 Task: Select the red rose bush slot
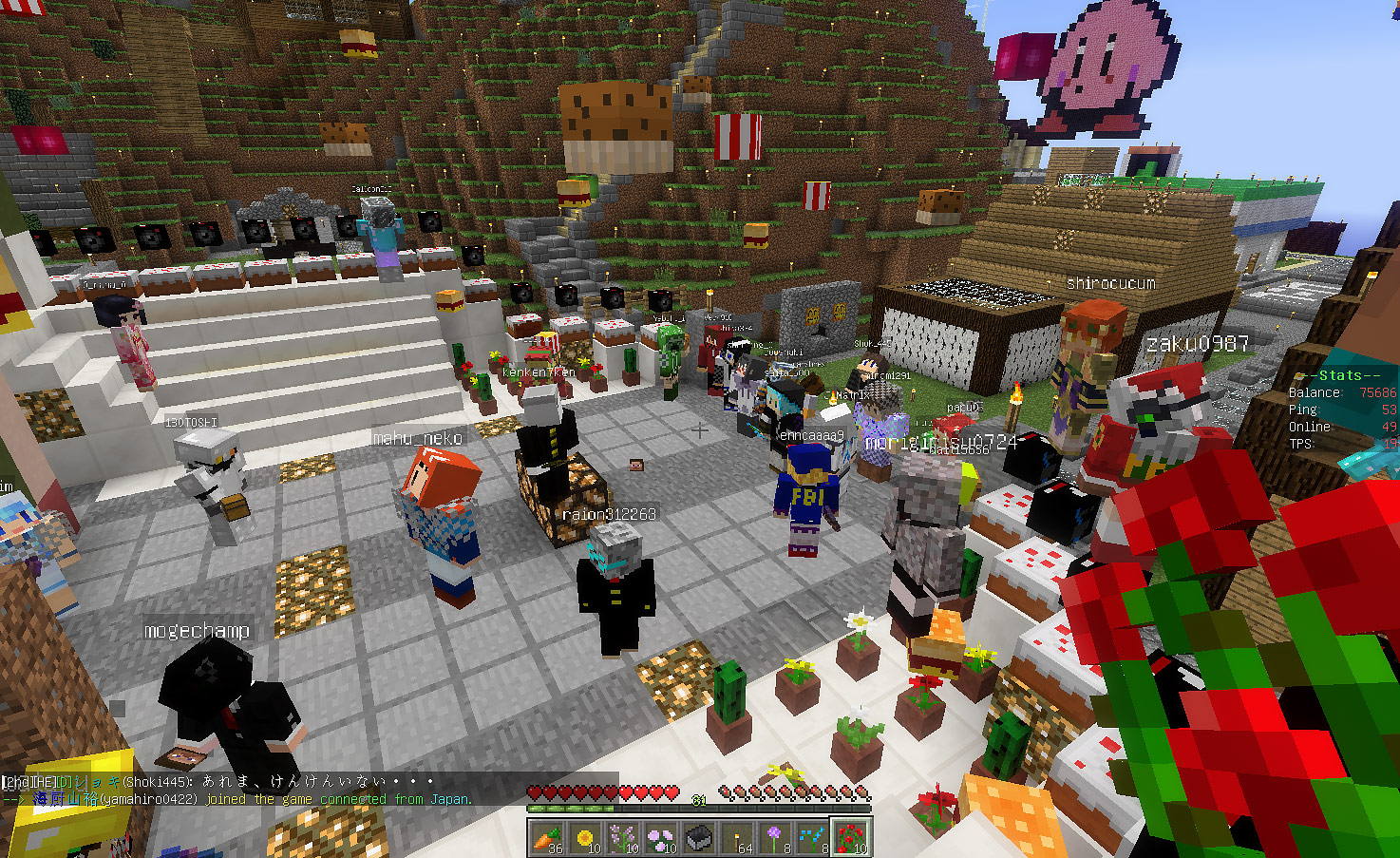[851, 838]
